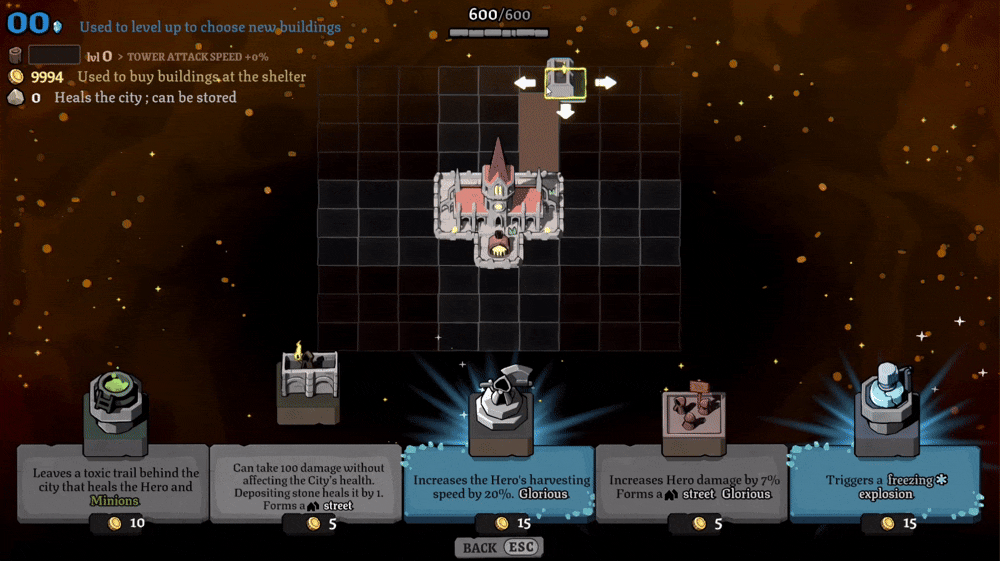Move building placement with down arrow
Viewport: 1000px width, 561px height.
[565, 112]
